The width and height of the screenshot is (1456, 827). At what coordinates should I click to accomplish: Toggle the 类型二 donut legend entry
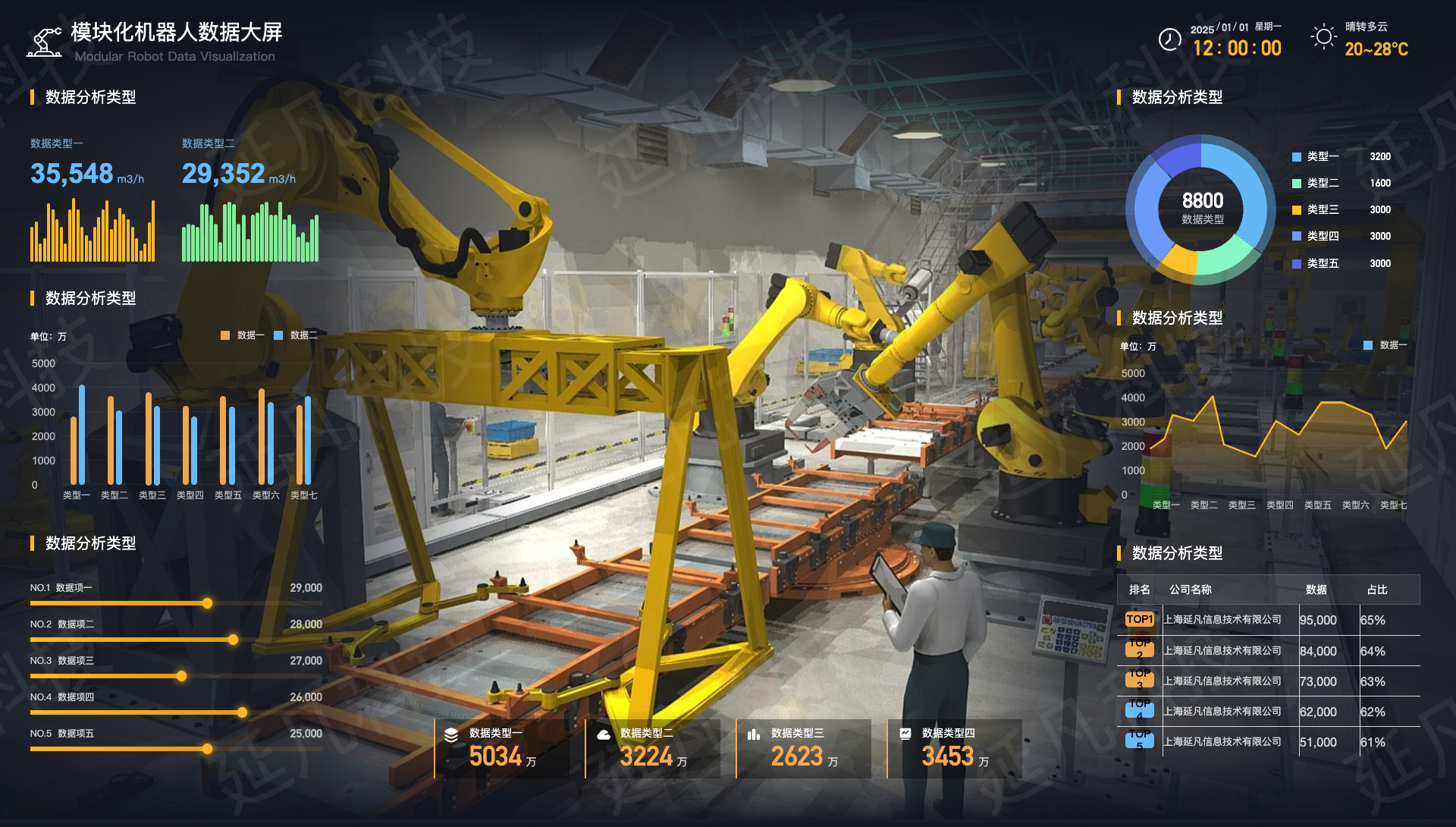pyautogui.click(x=1316, y=184)
